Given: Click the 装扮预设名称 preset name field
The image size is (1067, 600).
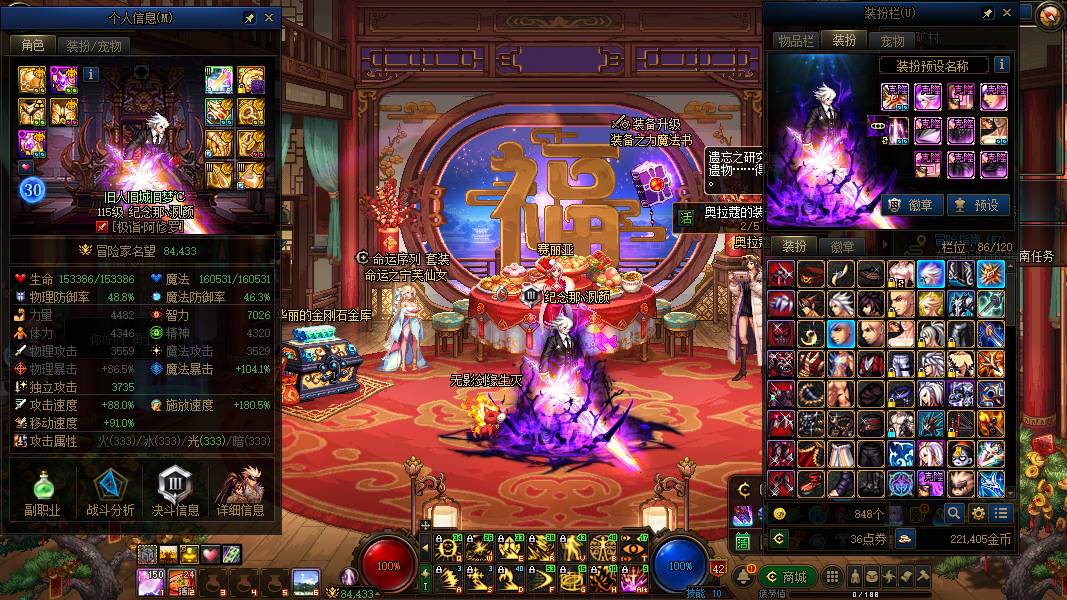Looking at the screenshot, I should 934,65.
